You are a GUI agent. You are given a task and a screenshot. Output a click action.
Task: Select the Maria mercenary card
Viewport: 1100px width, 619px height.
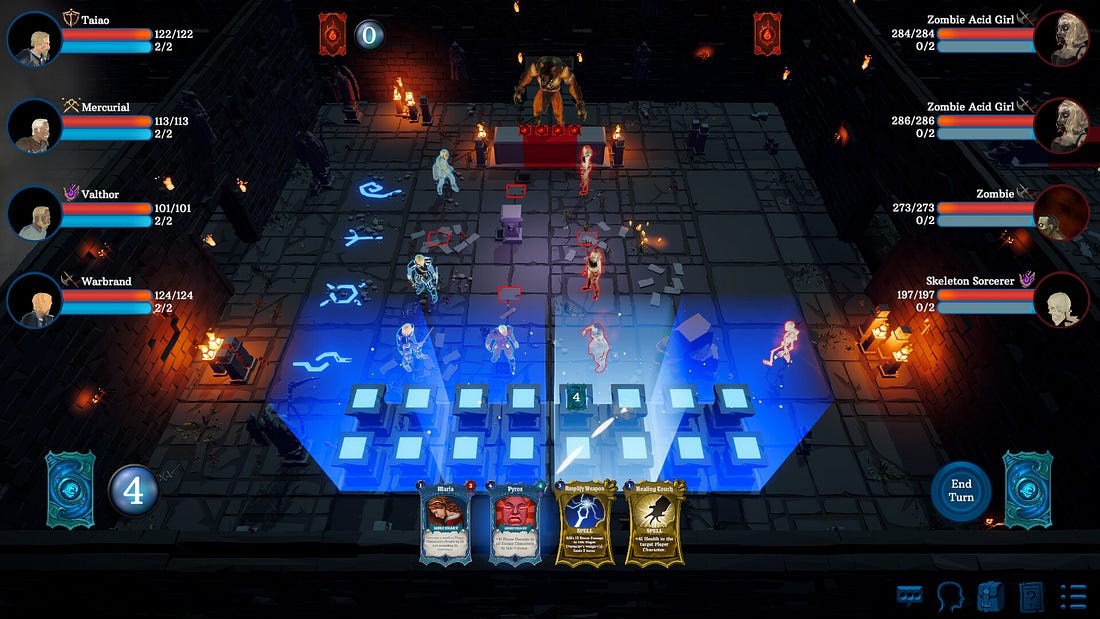[446, 522]
